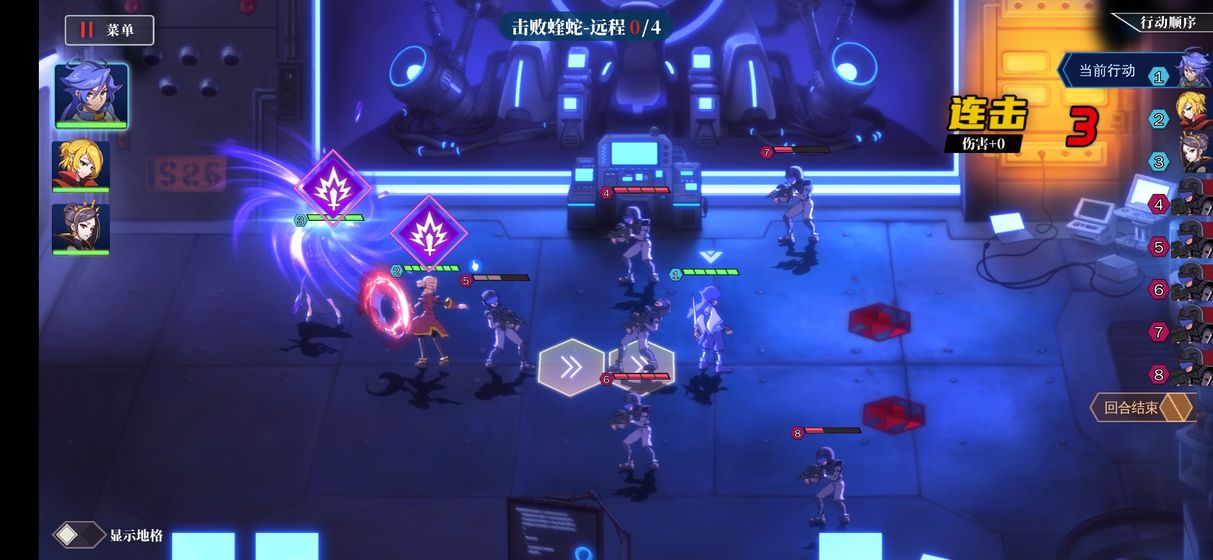Inspect the soldier at turn order 8

[1189, 374]
